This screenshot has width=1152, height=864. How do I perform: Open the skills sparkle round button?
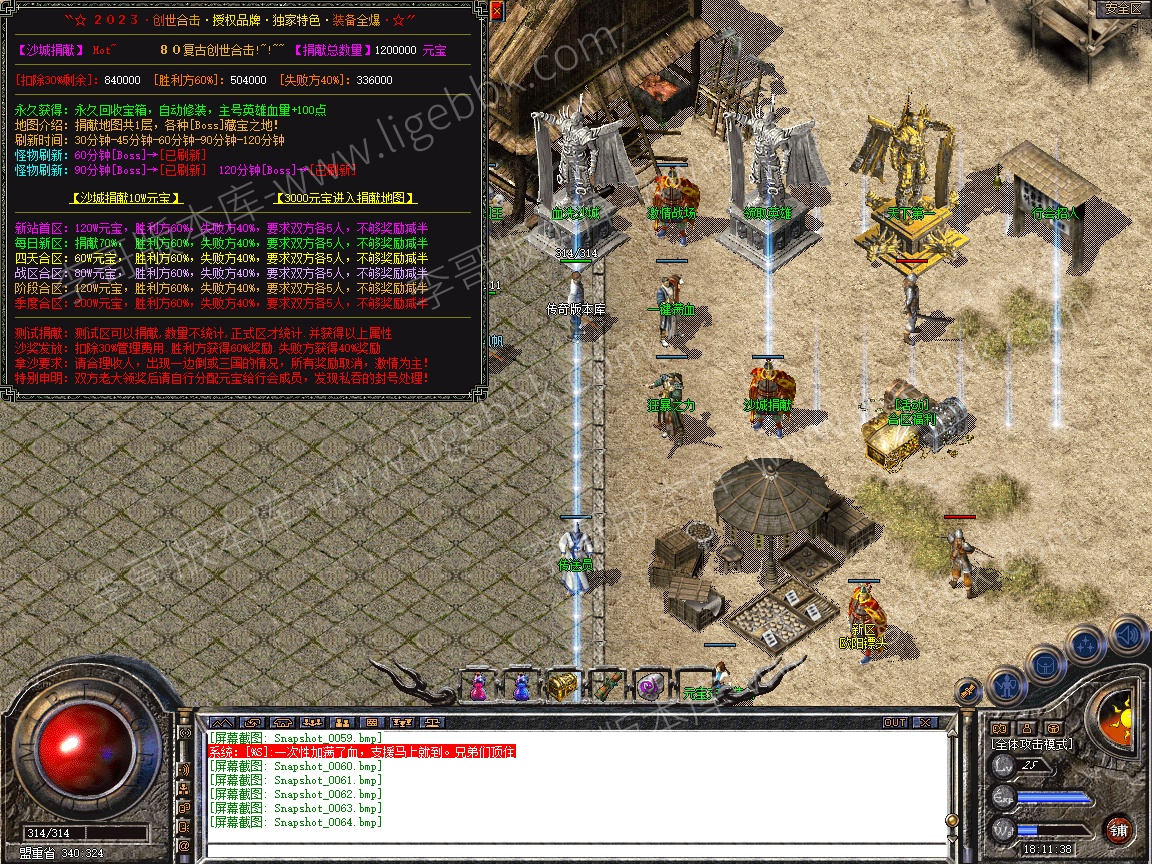[1087, 645]
